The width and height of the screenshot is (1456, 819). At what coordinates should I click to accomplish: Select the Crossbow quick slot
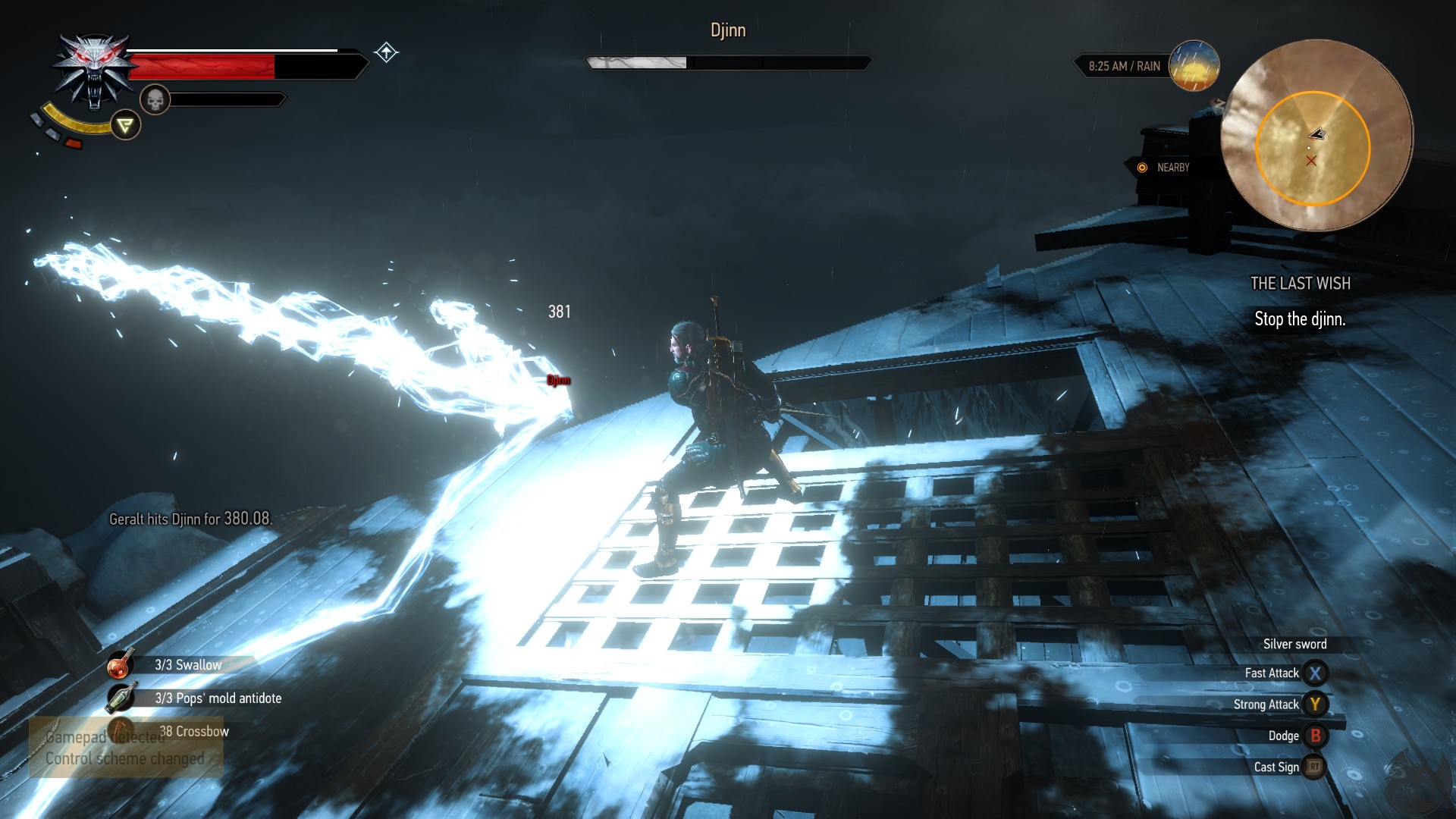121,731
